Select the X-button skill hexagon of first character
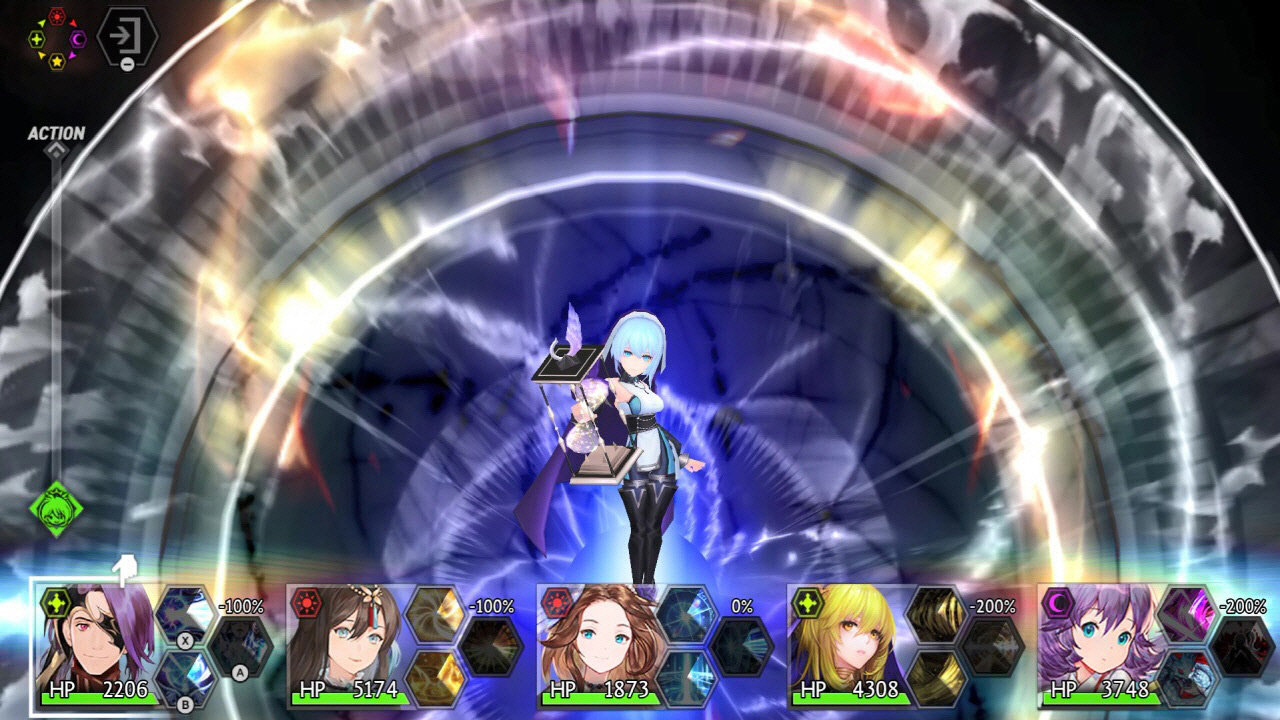The height and width of the screenshot is (720, 1280). click(x=183, y=614)
